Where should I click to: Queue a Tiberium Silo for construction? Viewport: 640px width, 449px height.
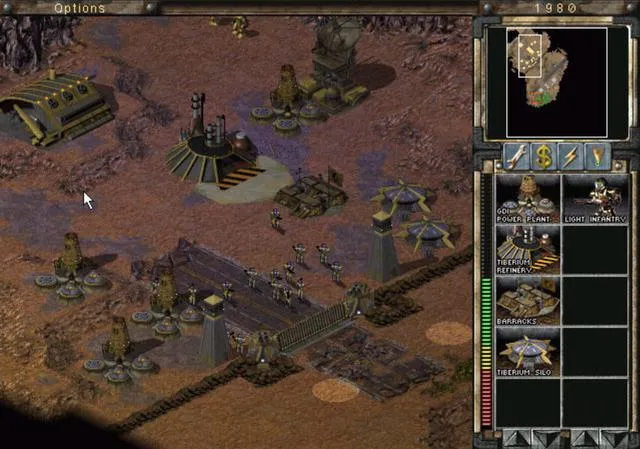click(x=528, y=352)
